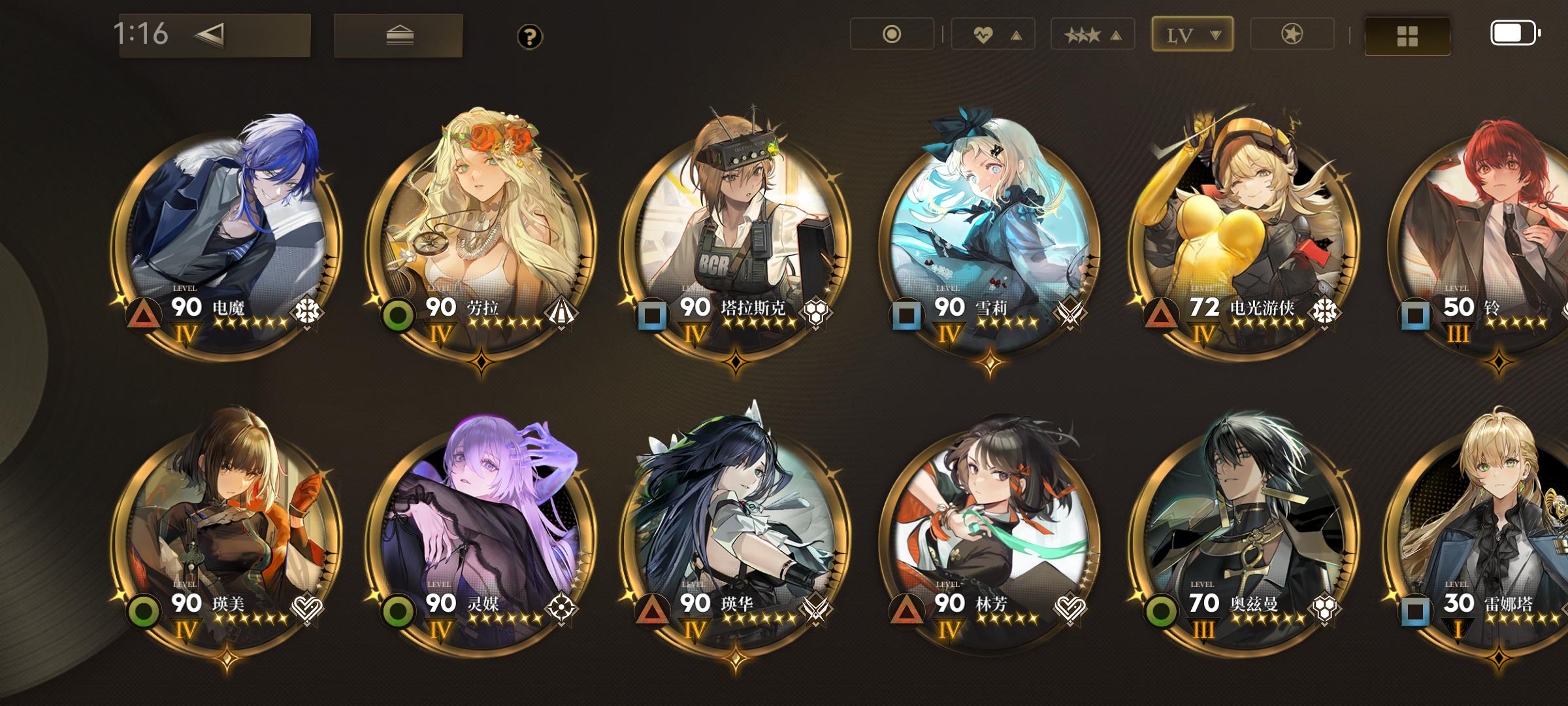1568x706 pixels.
Task: Open the circle filter icon
Action: click(x=892, y=35)
